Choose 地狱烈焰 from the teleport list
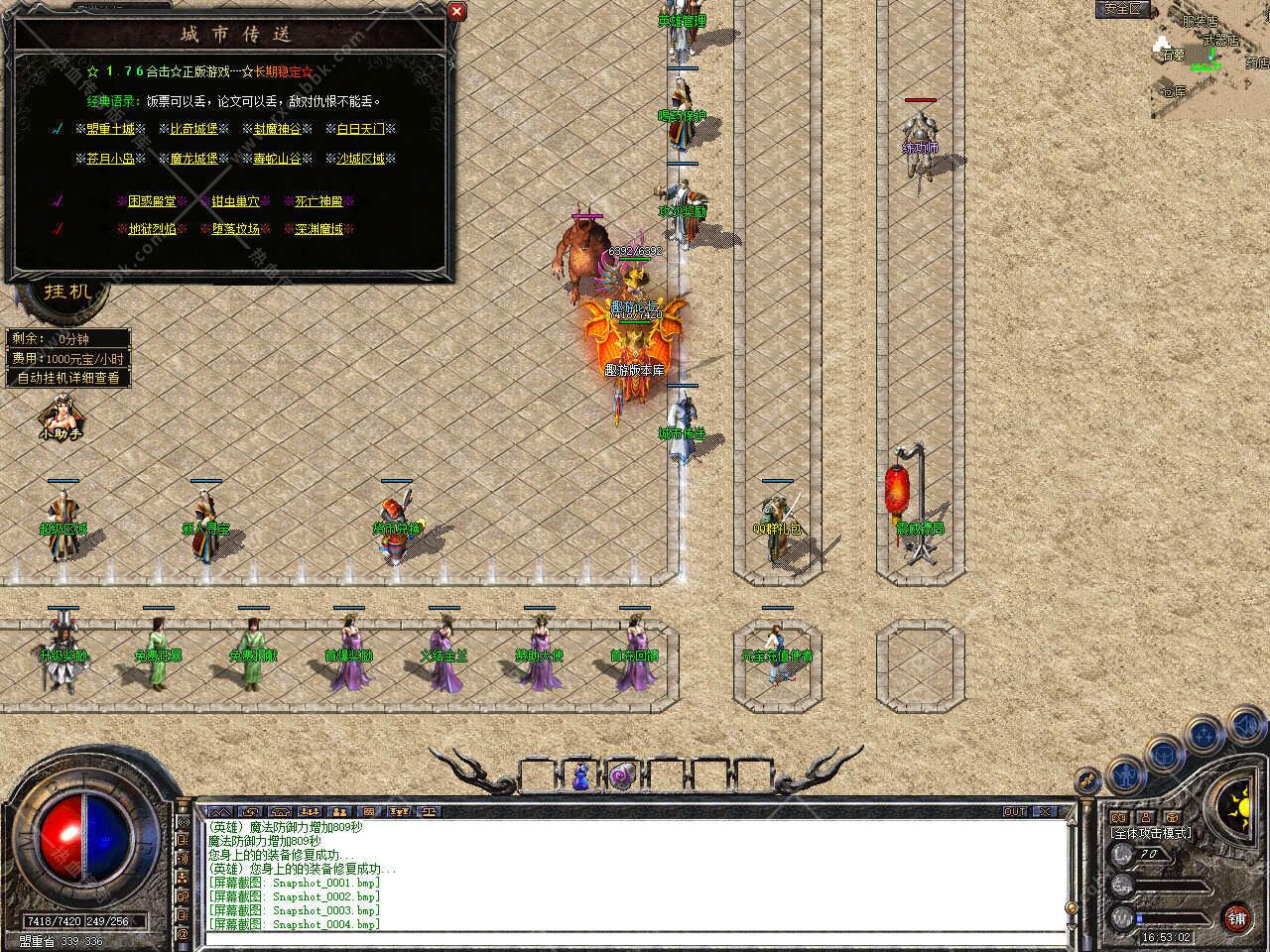The image size is (1270, 952). 152,229
